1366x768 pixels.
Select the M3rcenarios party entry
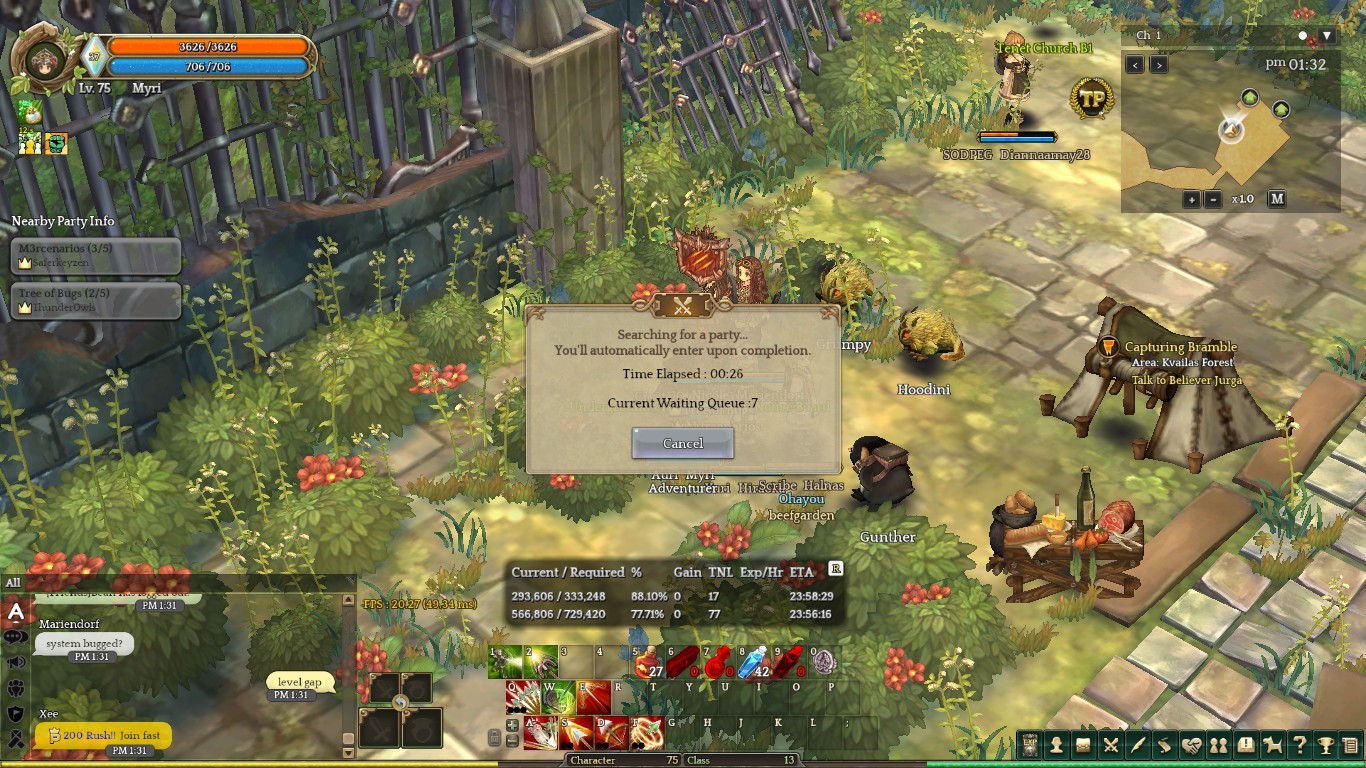[x=97, y=255]
